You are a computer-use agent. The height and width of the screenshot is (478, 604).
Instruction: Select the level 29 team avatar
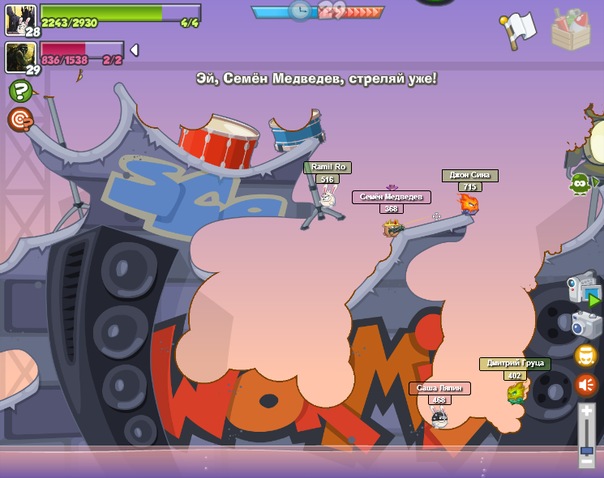(x=20, y=57)
